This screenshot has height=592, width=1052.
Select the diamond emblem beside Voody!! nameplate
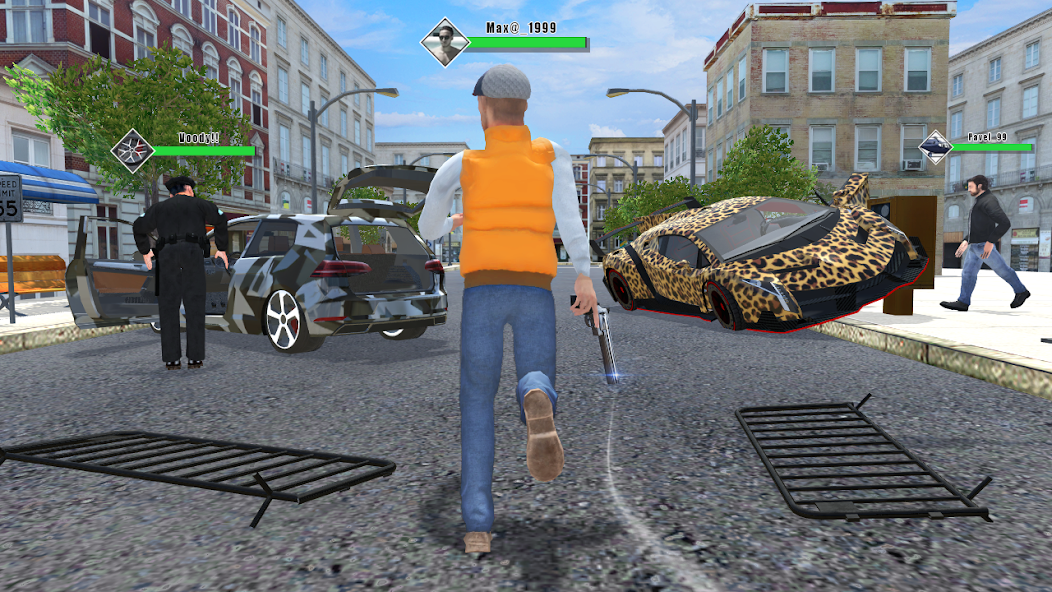click(x=132, y=151)
